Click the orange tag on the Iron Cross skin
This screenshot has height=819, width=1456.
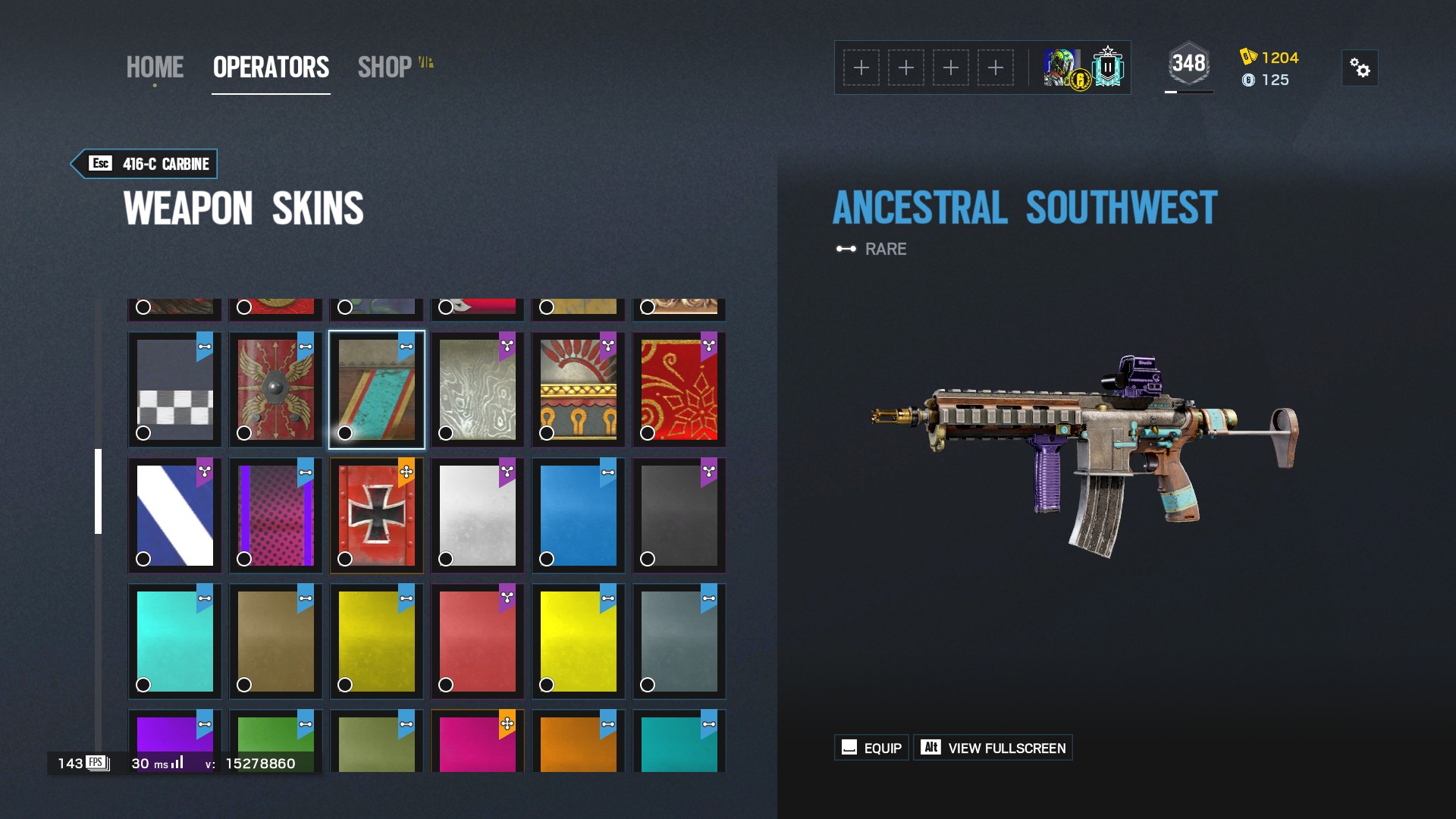(x=406, y=470)
